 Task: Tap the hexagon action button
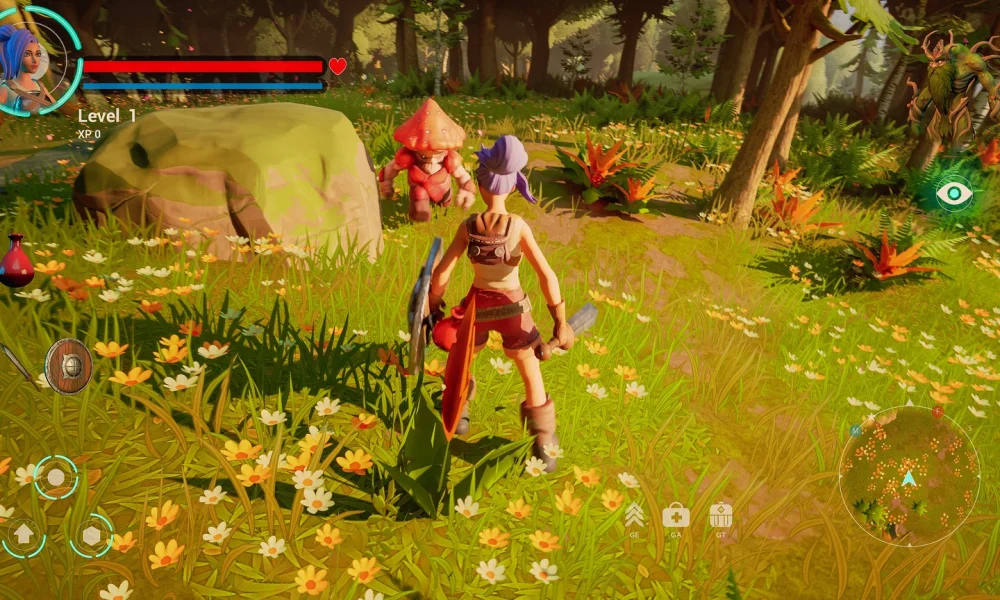(x=91, y=535)
